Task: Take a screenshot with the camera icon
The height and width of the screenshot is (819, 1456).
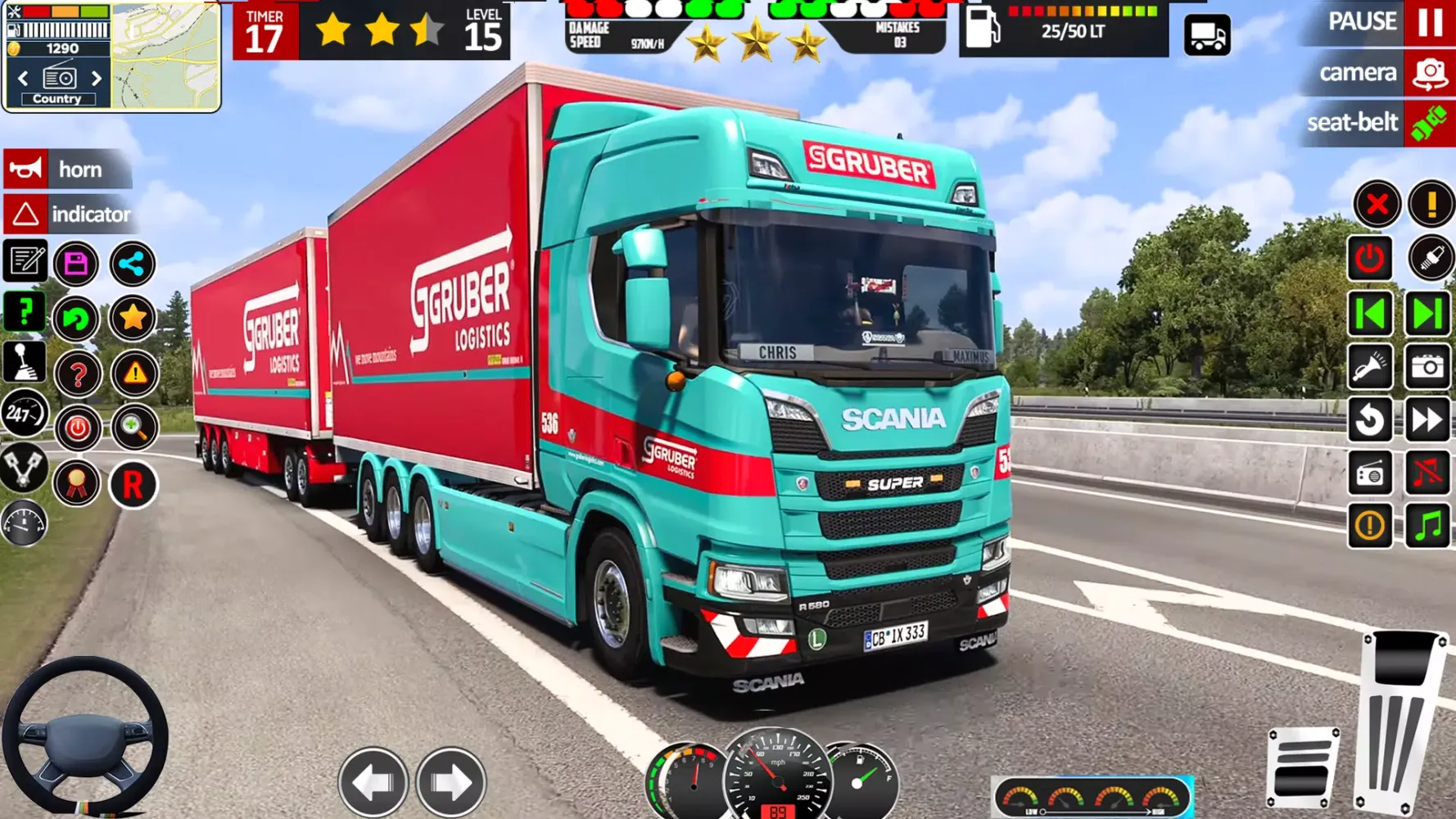Action: coord(1427,367)
